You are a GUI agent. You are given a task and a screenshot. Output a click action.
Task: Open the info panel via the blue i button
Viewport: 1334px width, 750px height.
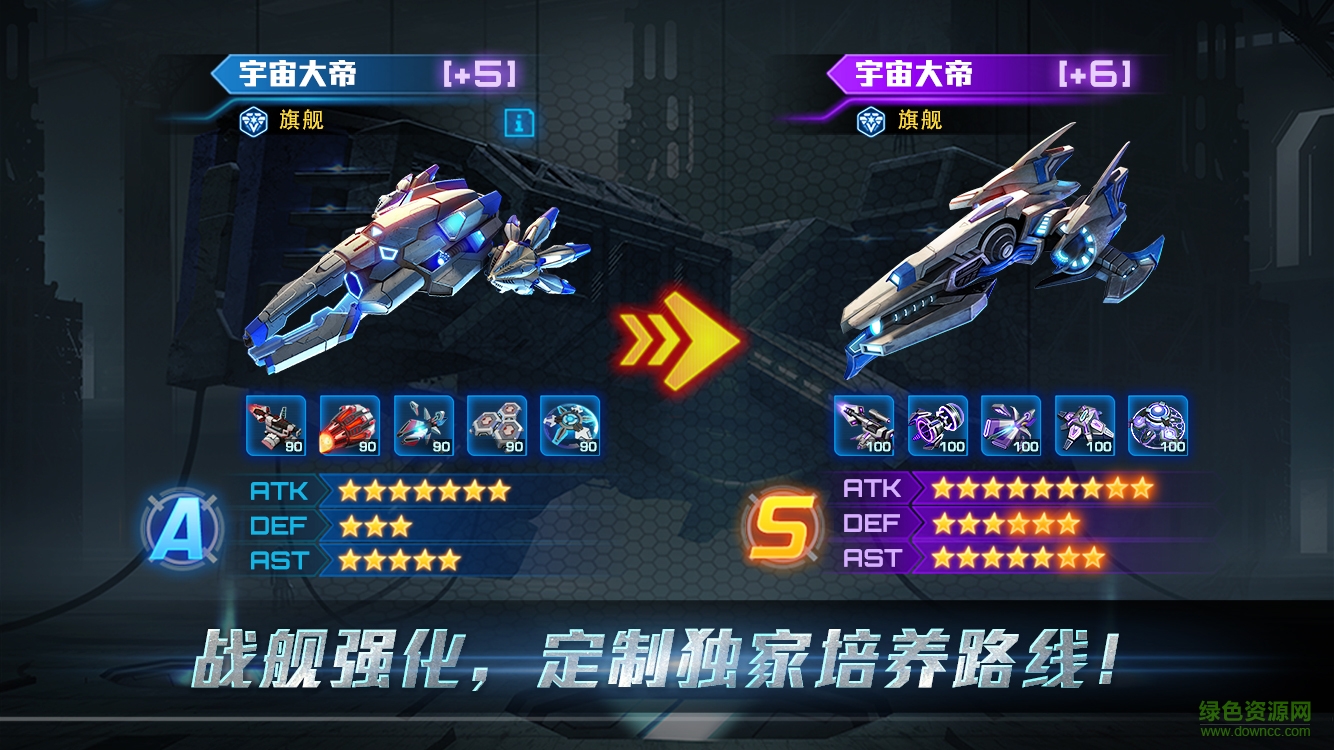click(519, 125)
